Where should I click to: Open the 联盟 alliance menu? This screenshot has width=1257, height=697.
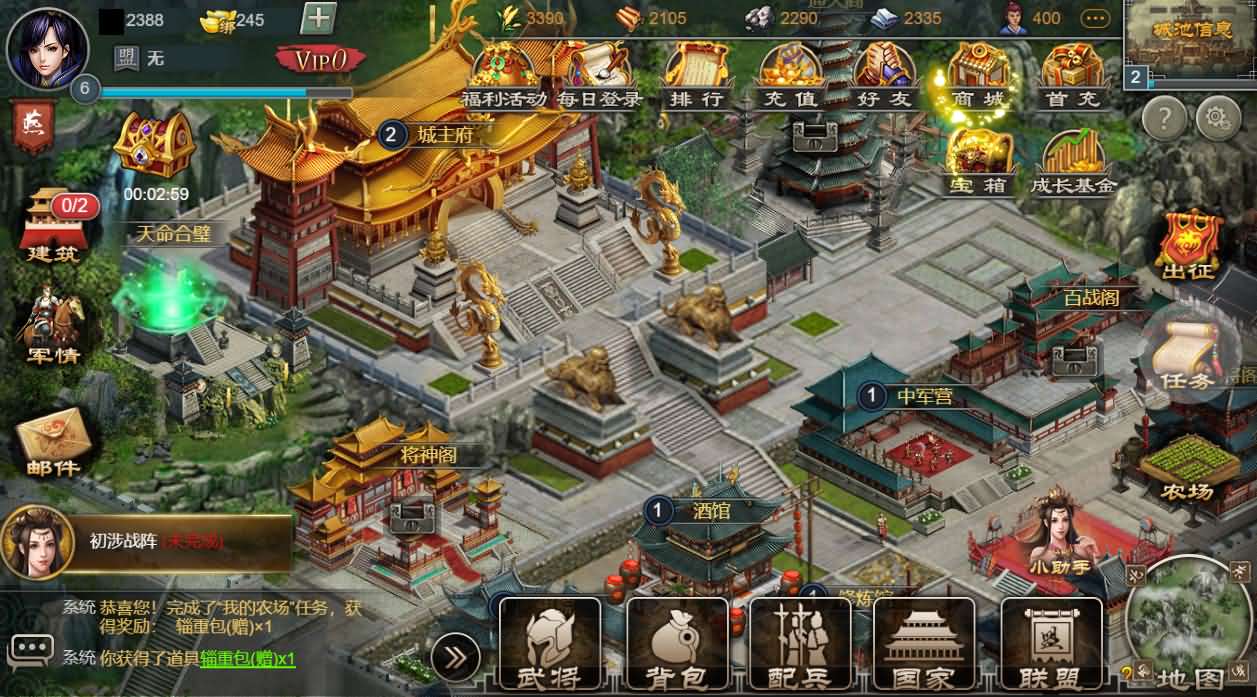(x=1051, y=644)
